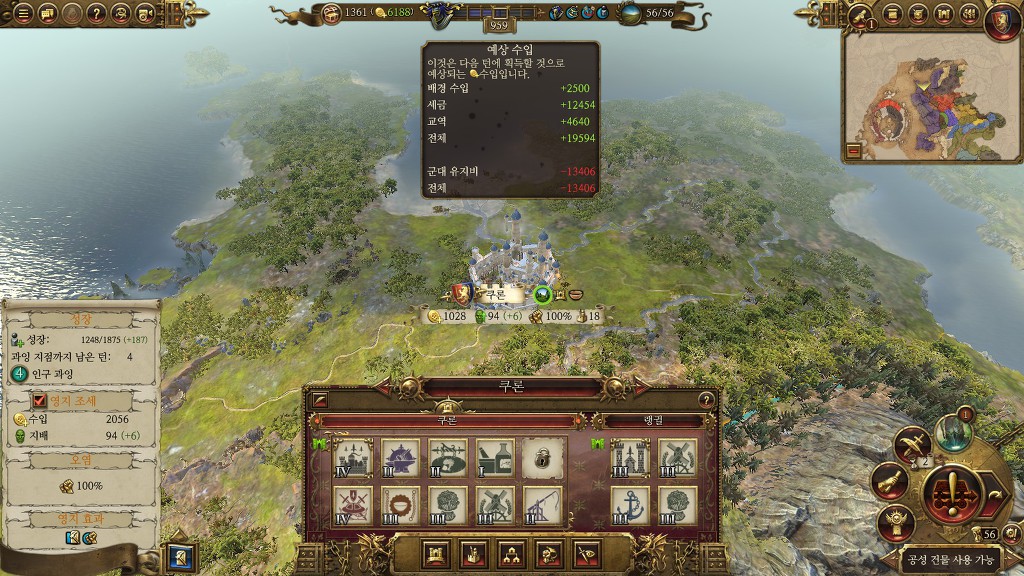Open the recruit units castle button
This screenshot has width=1024, height=576.
[x=436, y=553]
